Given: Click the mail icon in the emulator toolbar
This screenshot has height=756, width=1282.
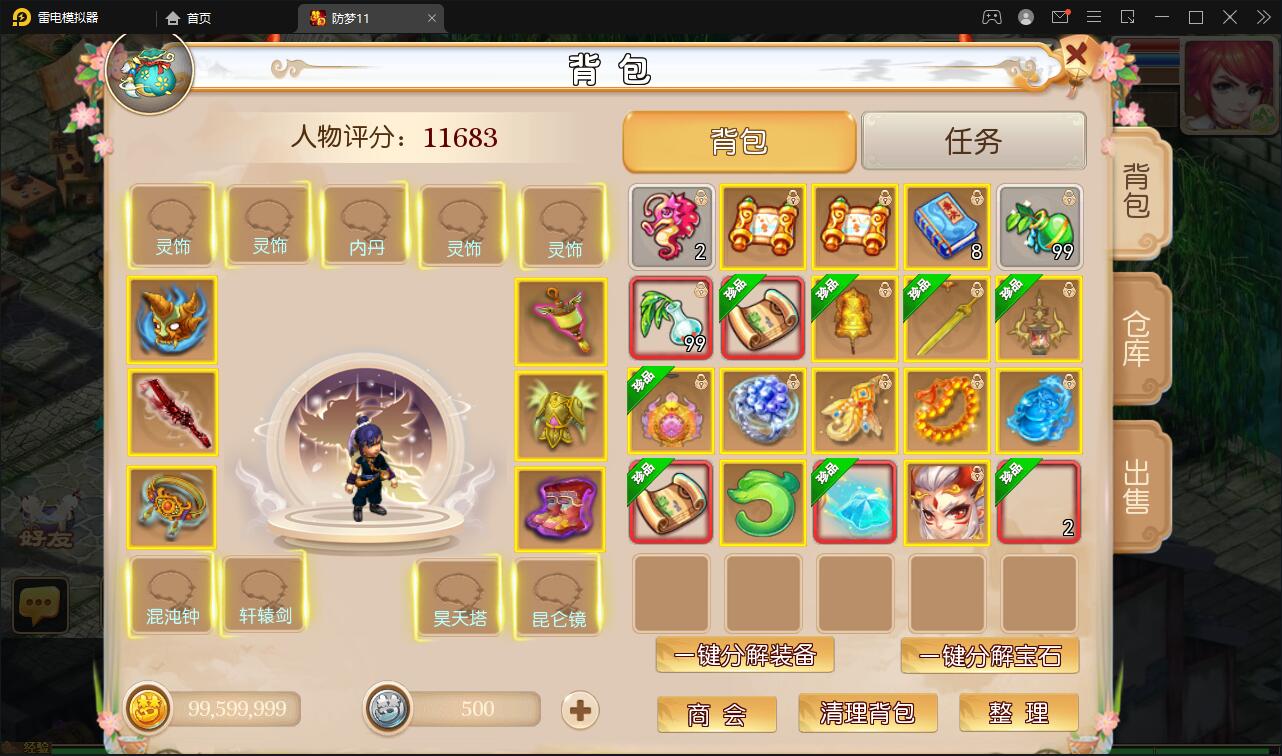Looking at the screenshot, I should (1062, 17).
